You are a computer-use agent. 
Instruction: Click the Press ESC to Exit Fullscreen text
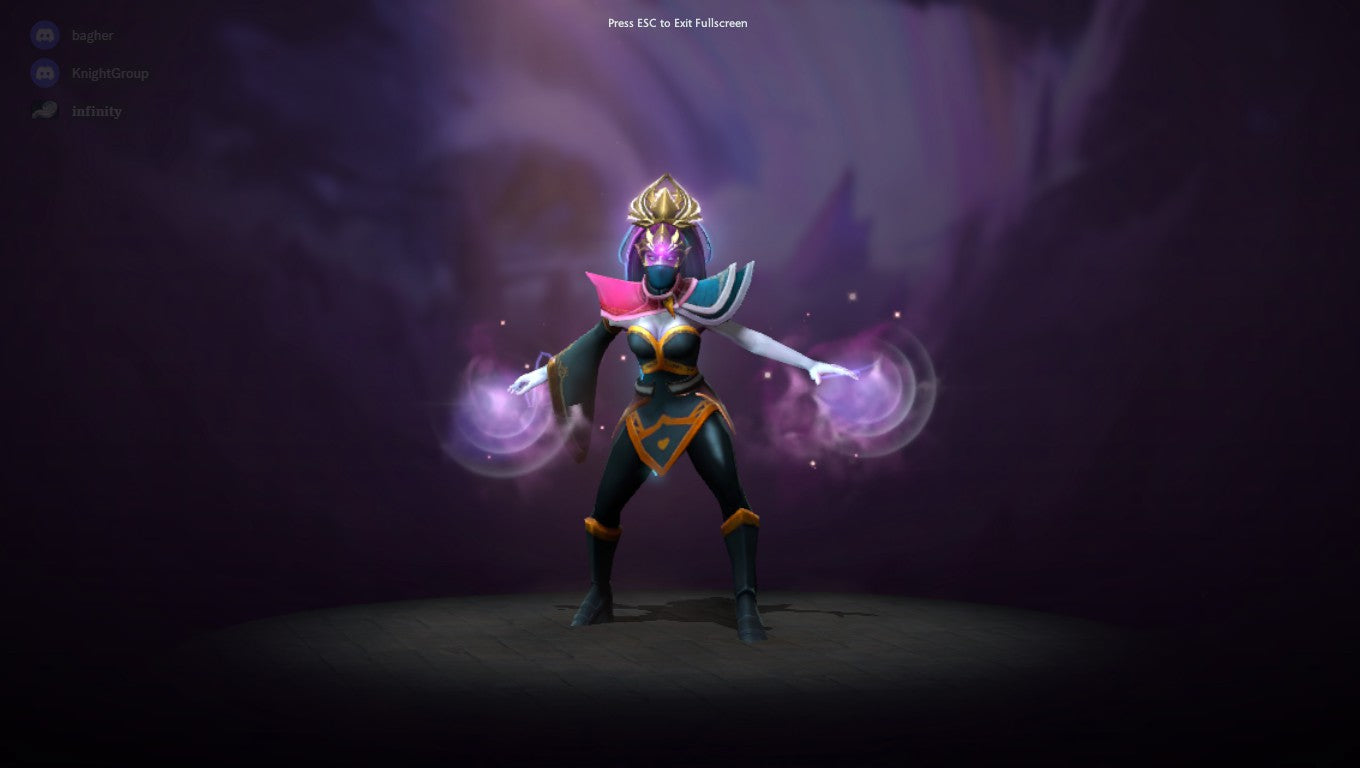(x=679, y=22)
